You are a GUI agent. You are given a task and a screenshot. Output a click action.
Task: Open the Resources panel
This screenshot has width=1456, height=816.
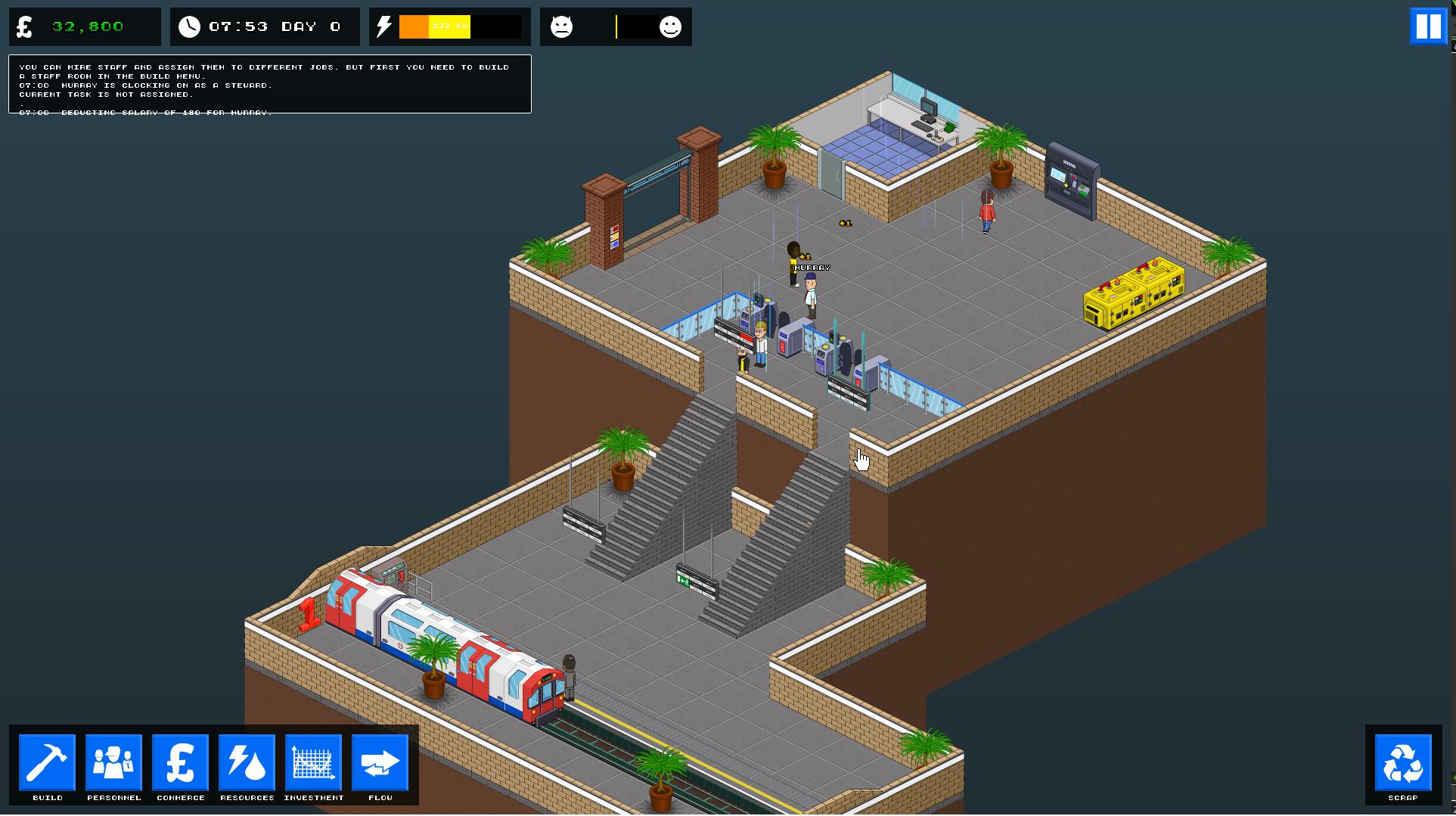coord(247,764)
